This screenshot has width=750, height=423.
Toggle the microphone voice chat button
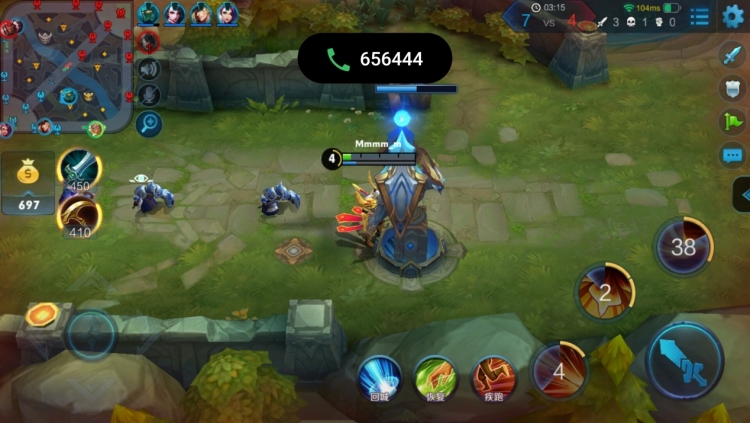click(149, 95)
